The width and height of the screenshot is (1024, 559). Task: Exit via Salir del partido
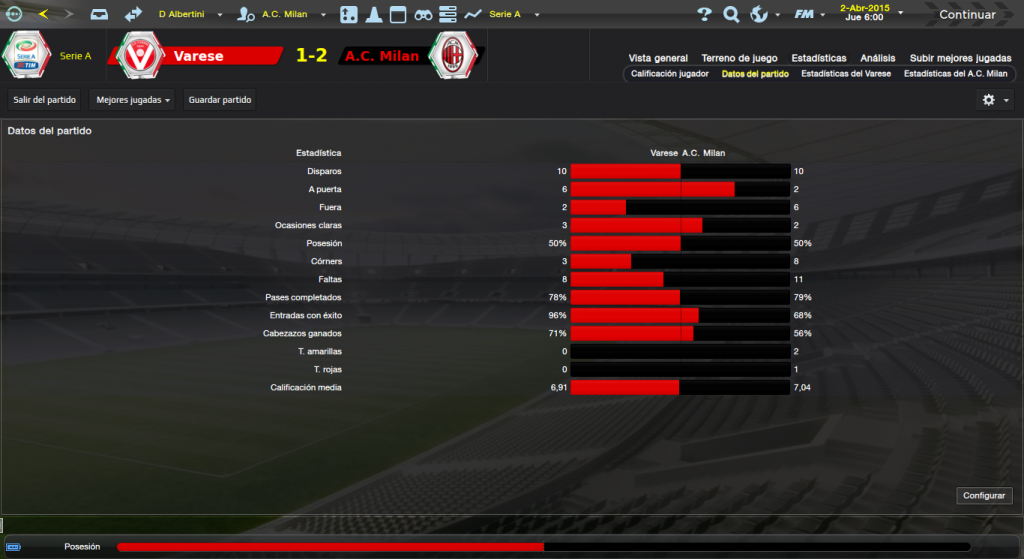point(45,100)
